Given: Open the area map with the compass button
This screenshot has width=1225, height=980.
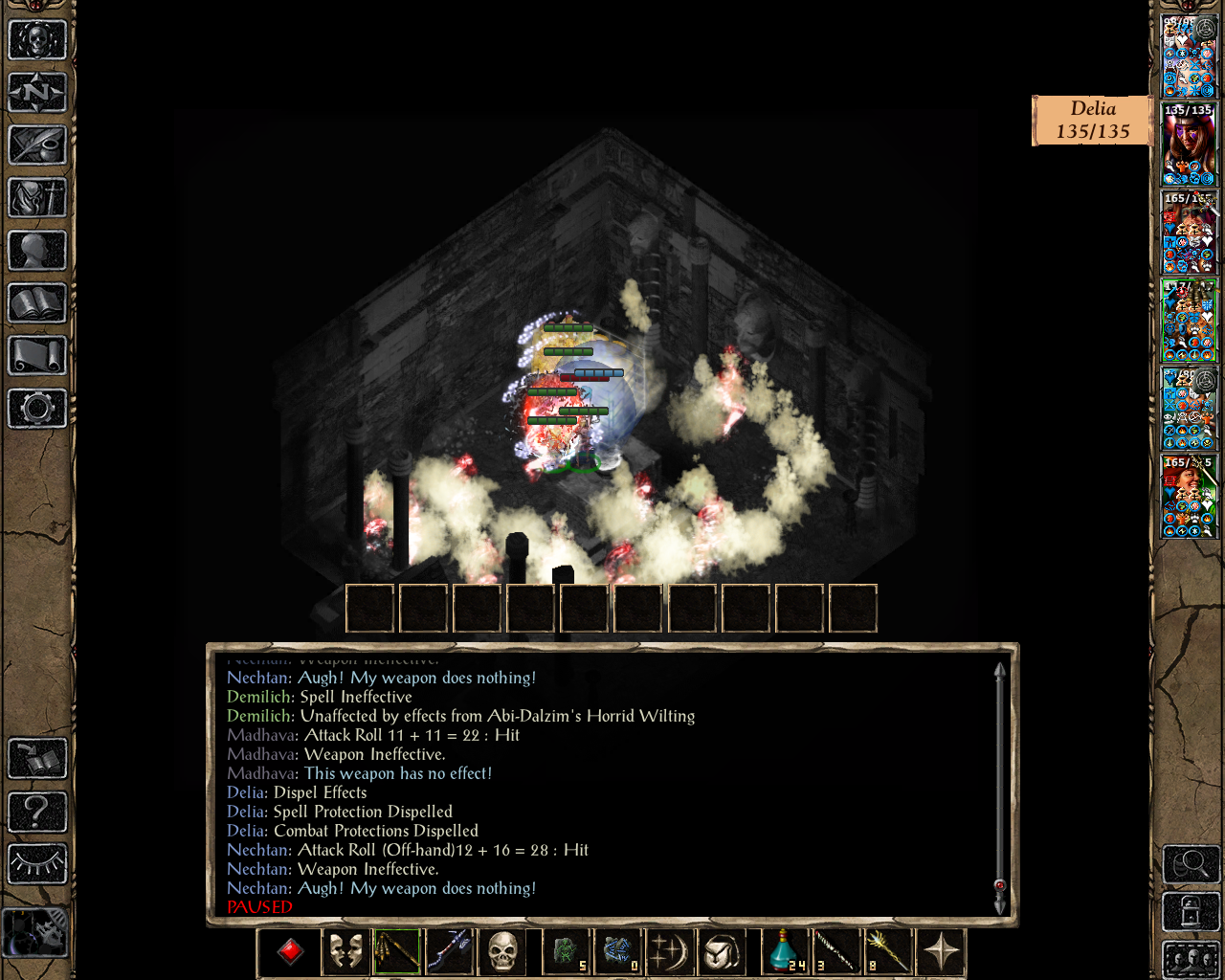Looking at the screenshot, I should 37,93.
